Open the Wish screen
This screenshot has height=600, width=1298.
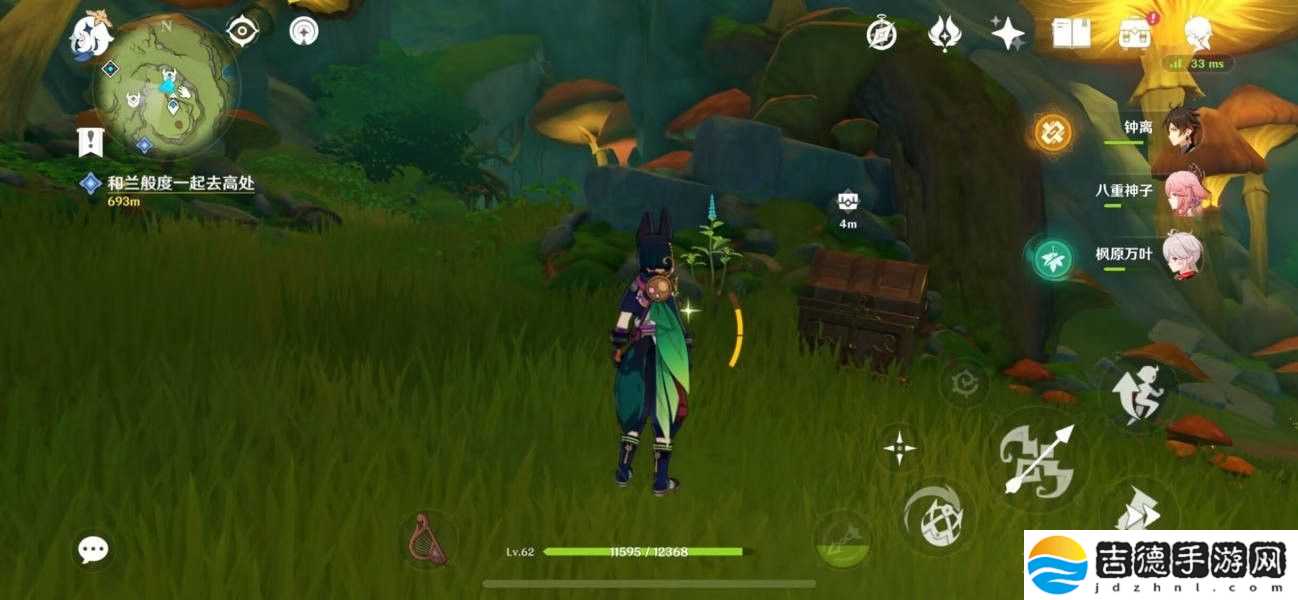pos(944,34)
